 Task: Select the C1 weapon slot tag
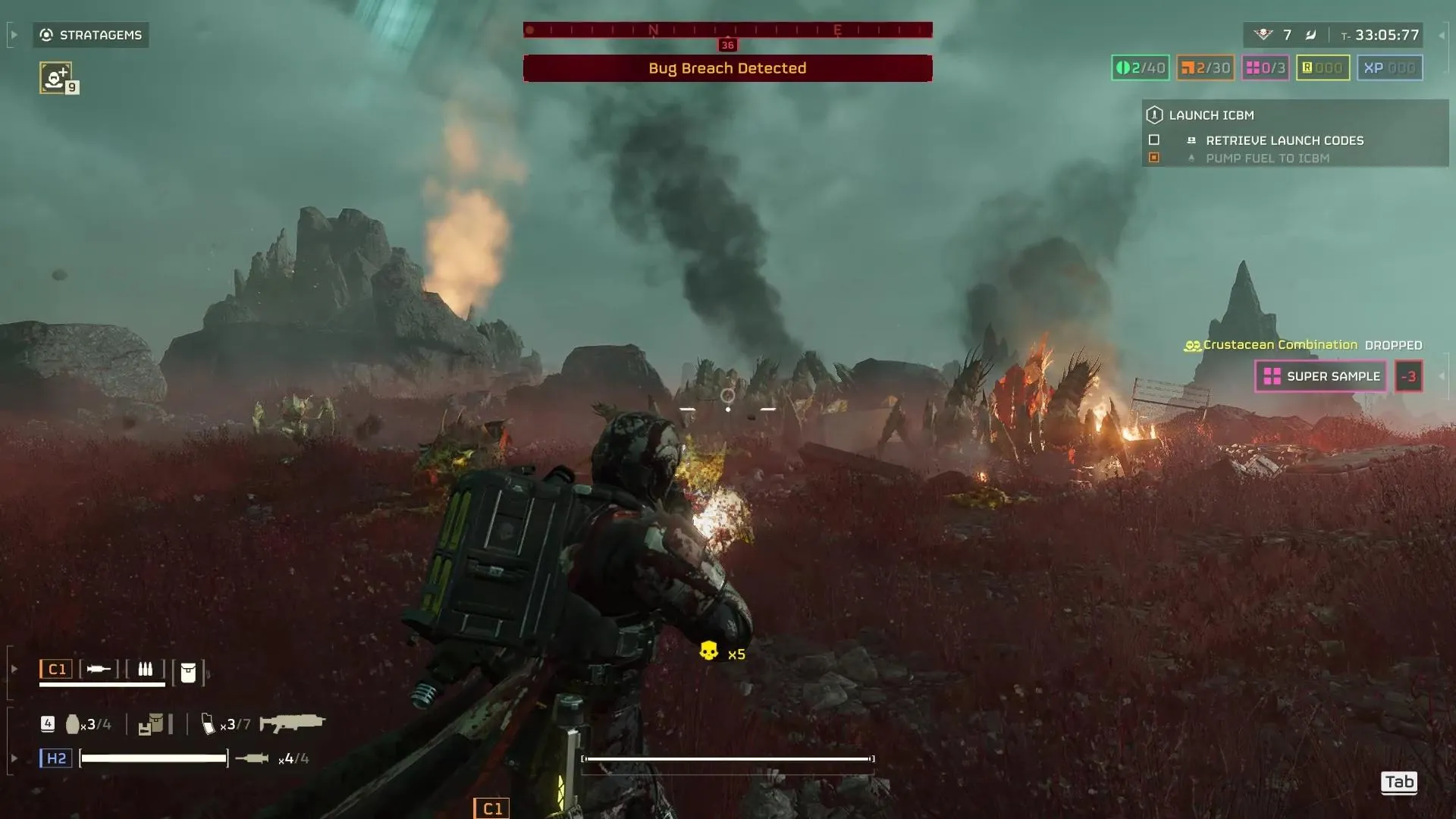[57, 669]
